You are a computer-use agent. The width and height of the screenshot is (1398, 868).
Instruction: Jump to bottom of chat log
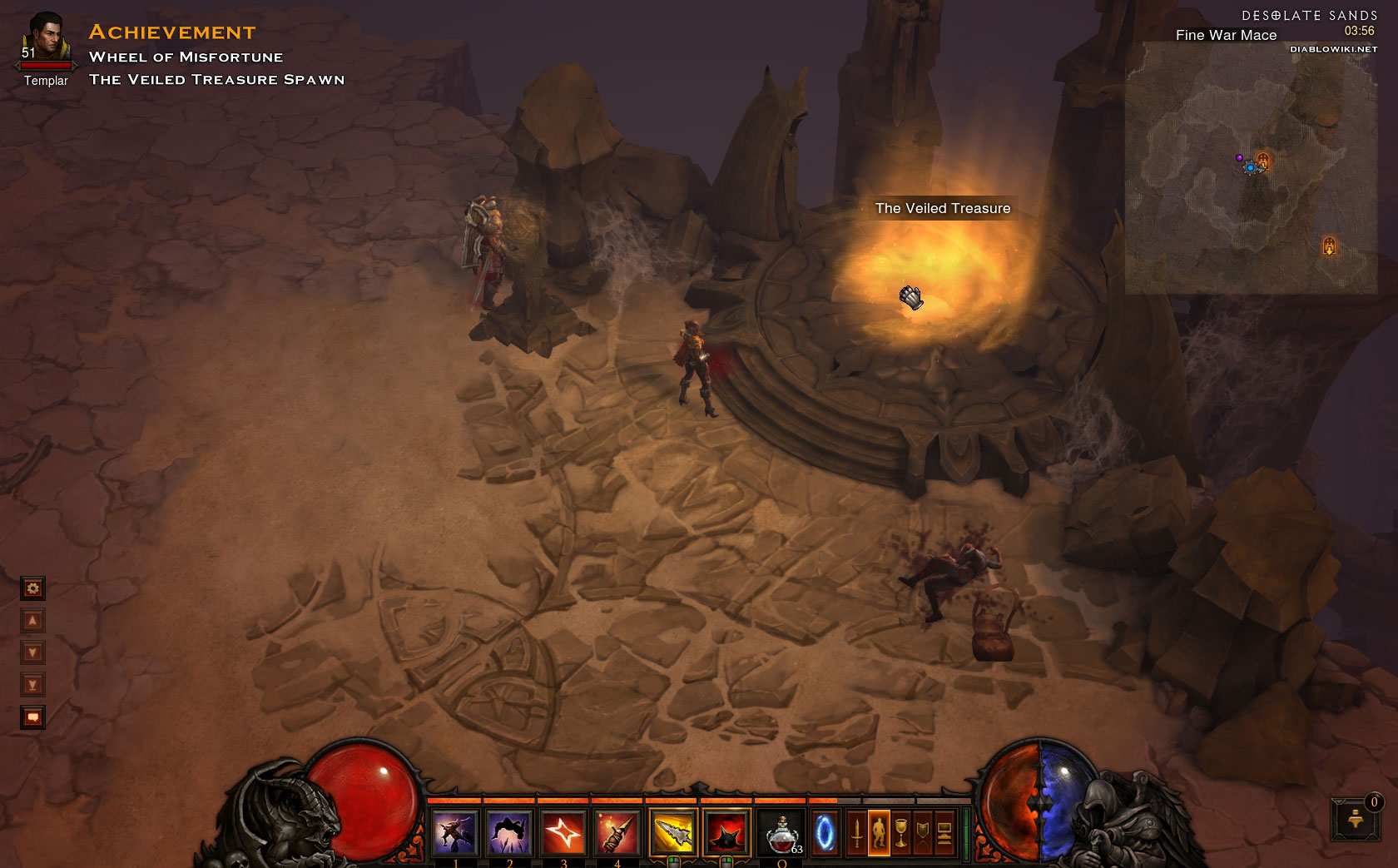click(x=32, y=685)
